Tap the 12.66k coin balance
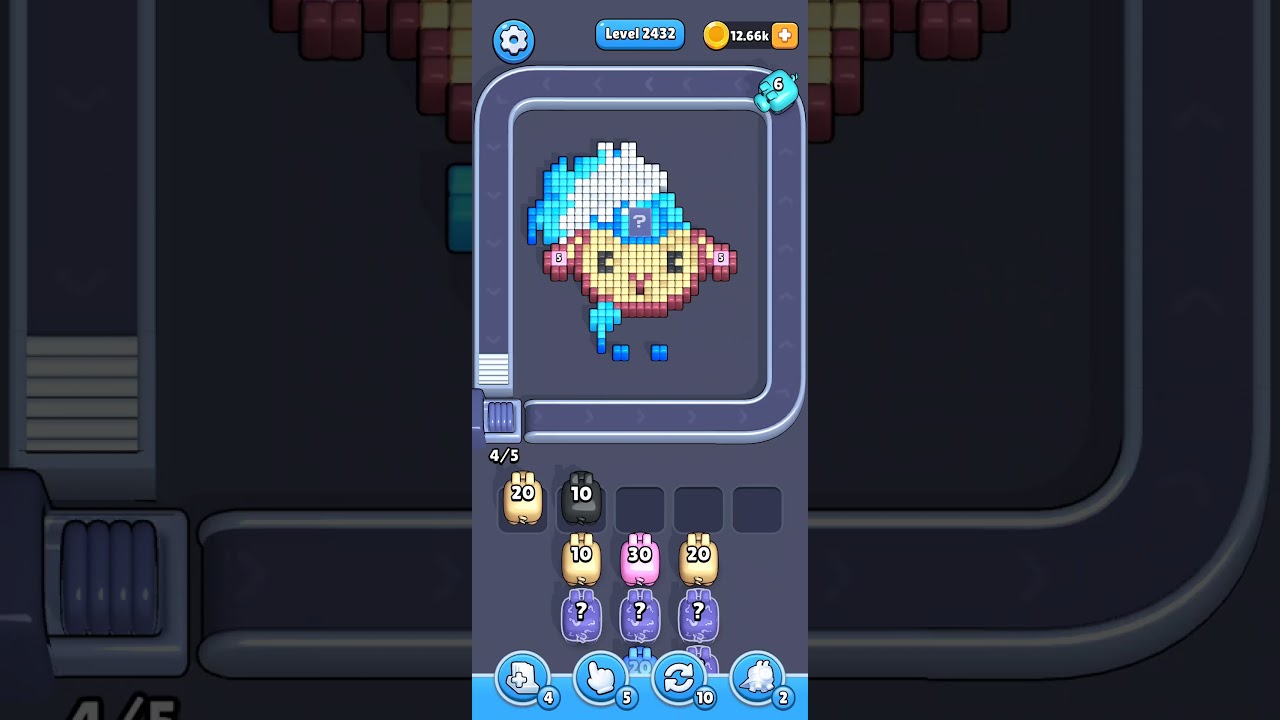This screenshot has width=1280, height=720. point(749,35)
